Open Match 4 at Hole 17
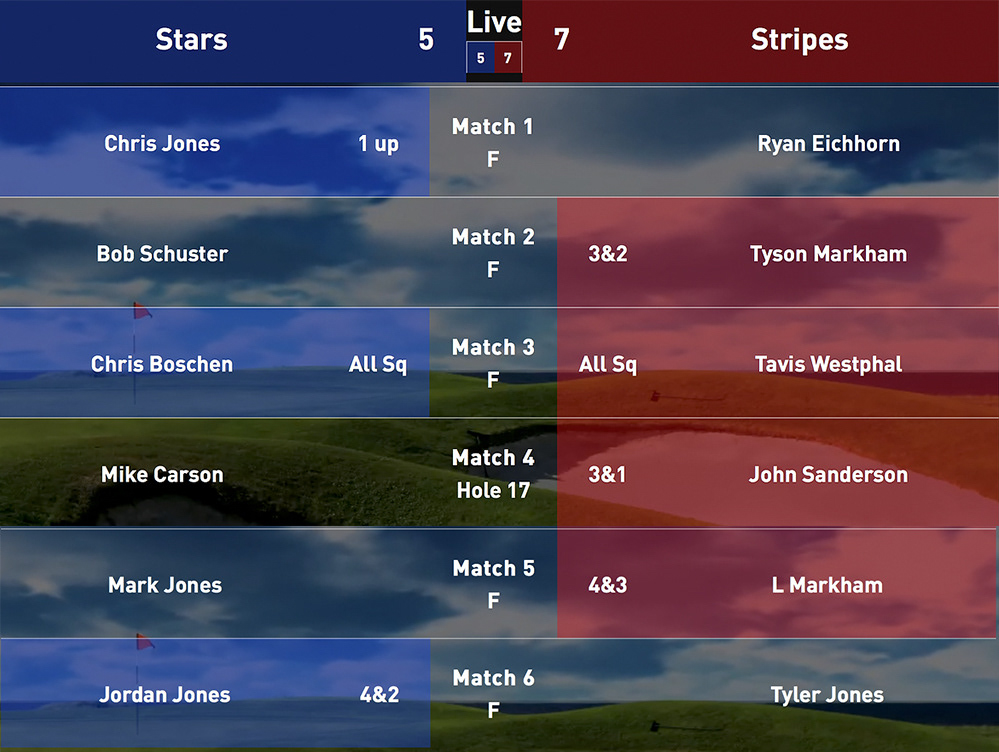The width and height of the screenshot is (999, 752). (493, 473)
